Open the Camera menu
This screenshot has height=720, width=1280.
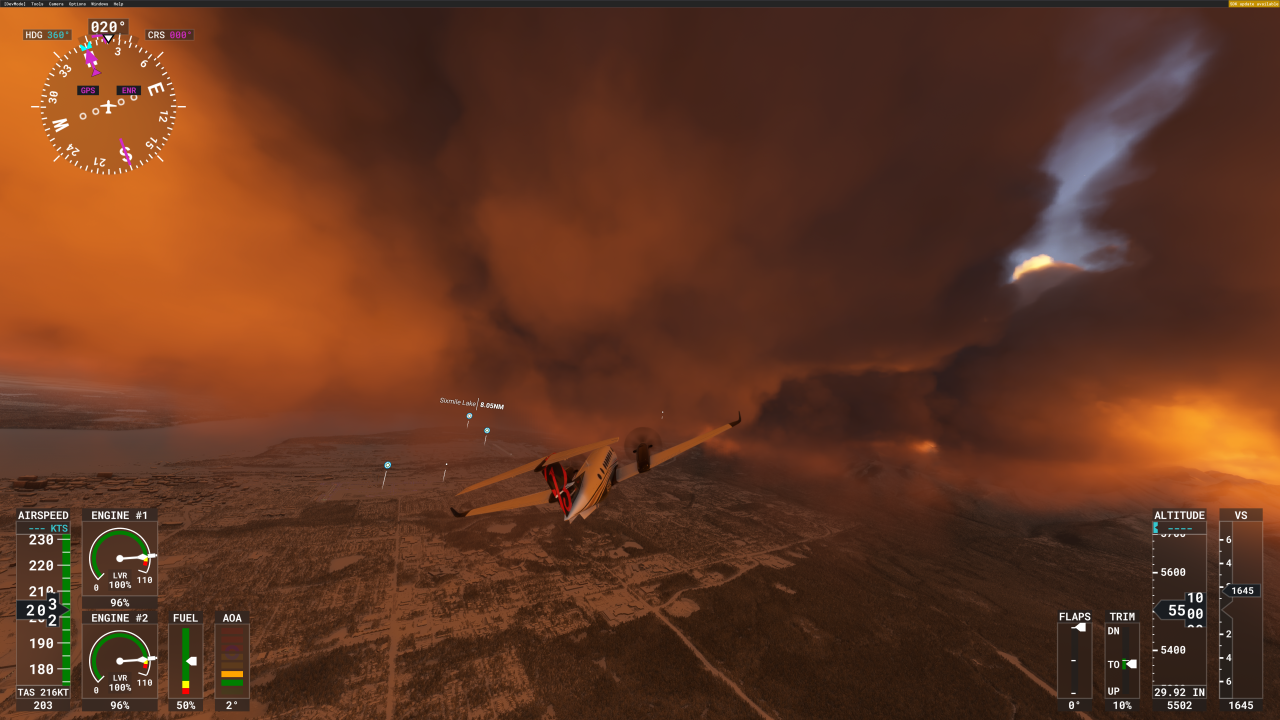(x=56, y=4)
